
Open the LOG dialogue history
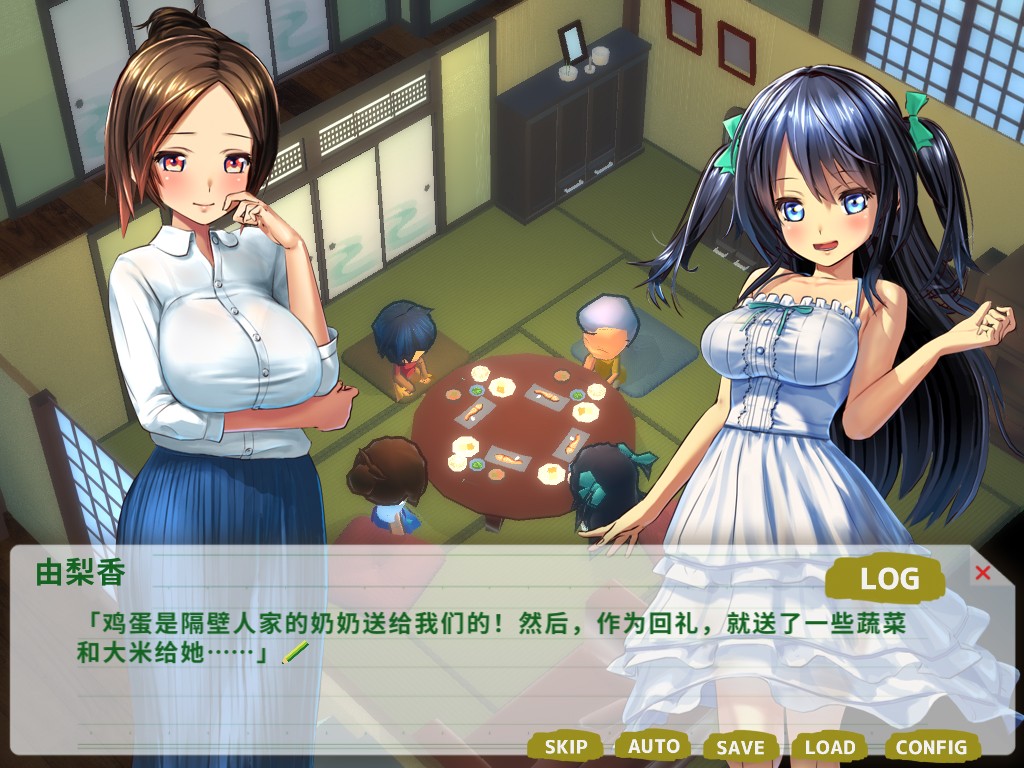pos(888,578)
